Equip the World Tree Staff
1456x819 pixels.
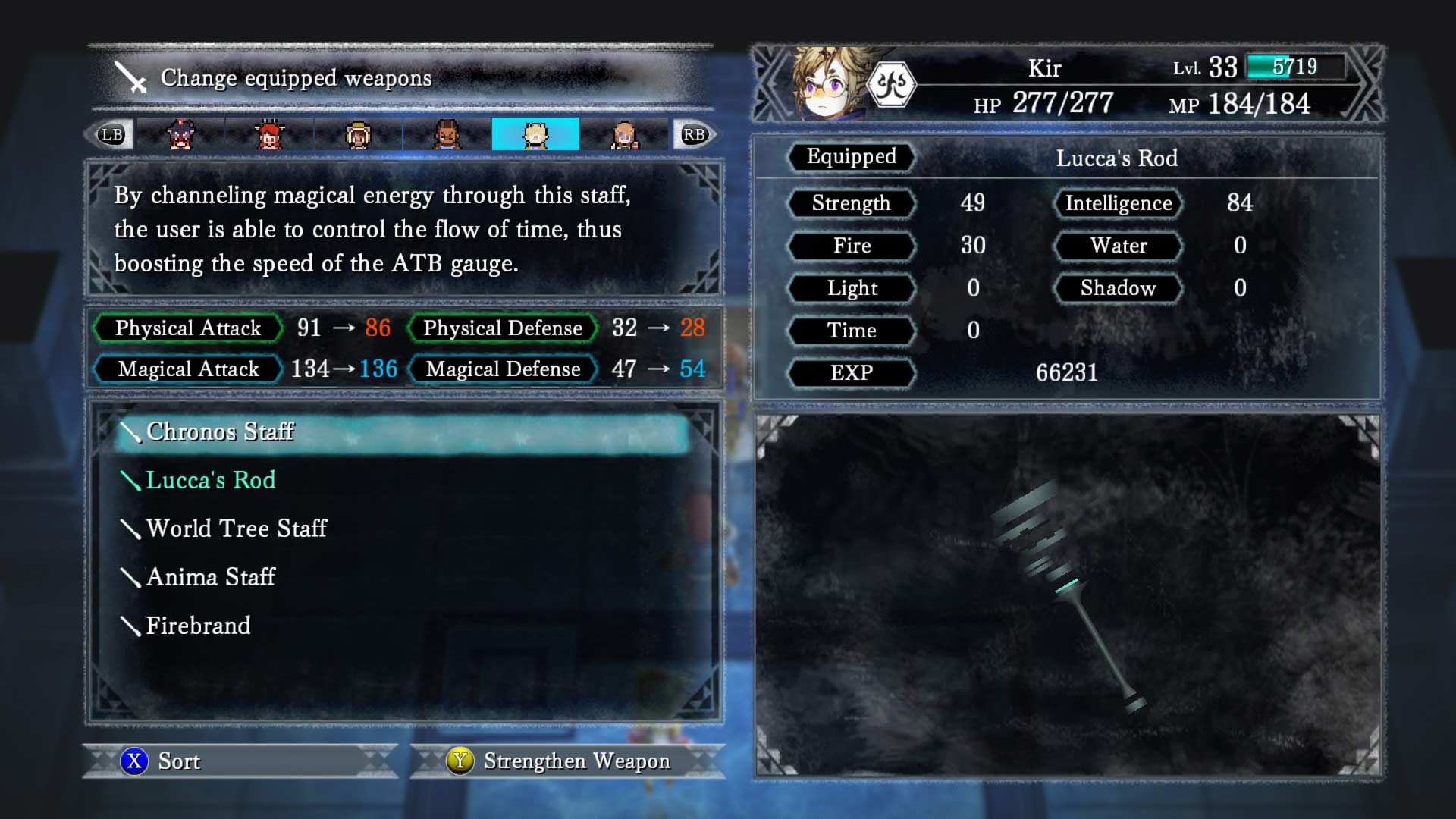[236, 529]
